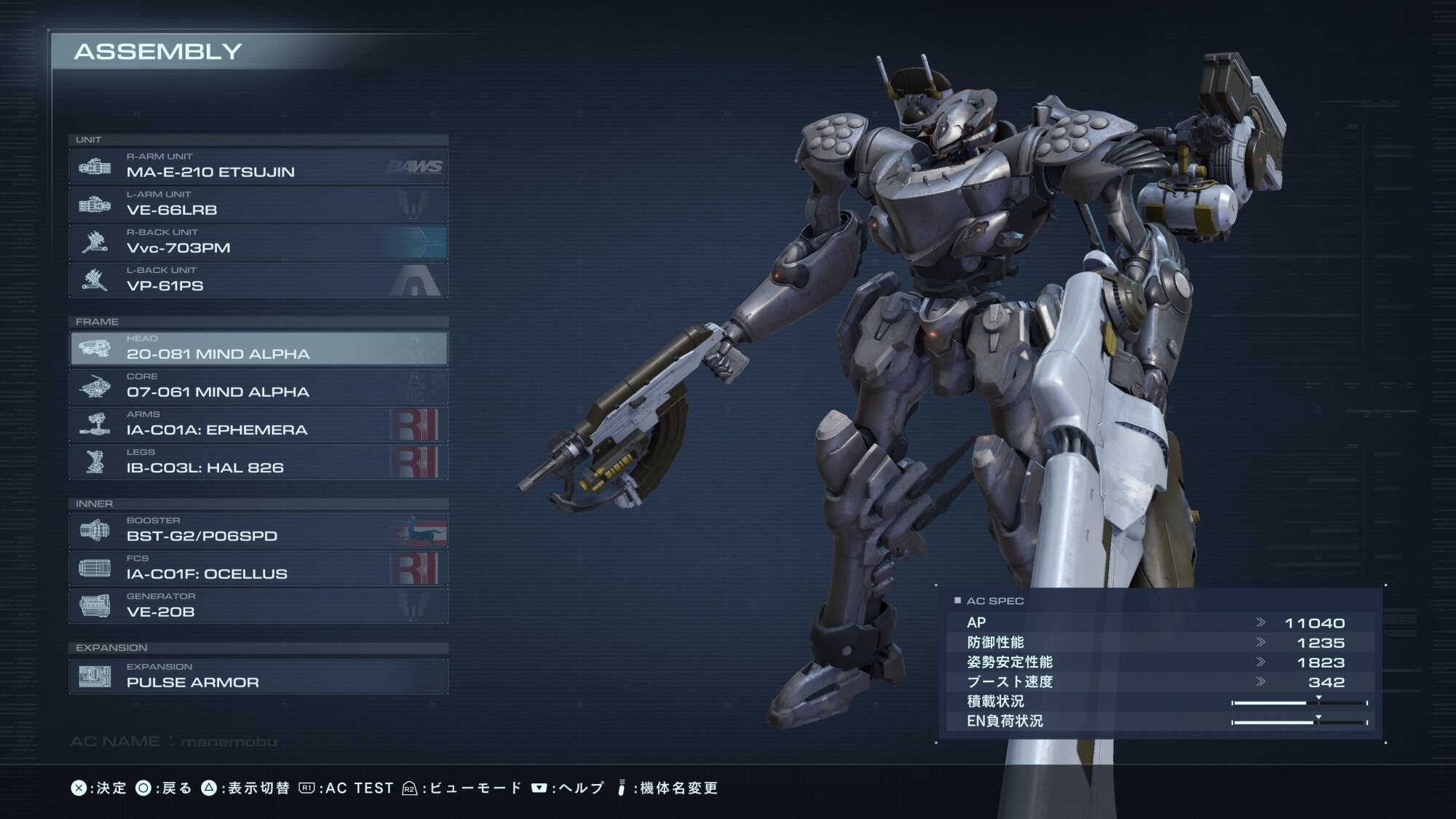
Task: Select the L-BACK UNIT VP-61PS slot
Action: coord(258,280)
